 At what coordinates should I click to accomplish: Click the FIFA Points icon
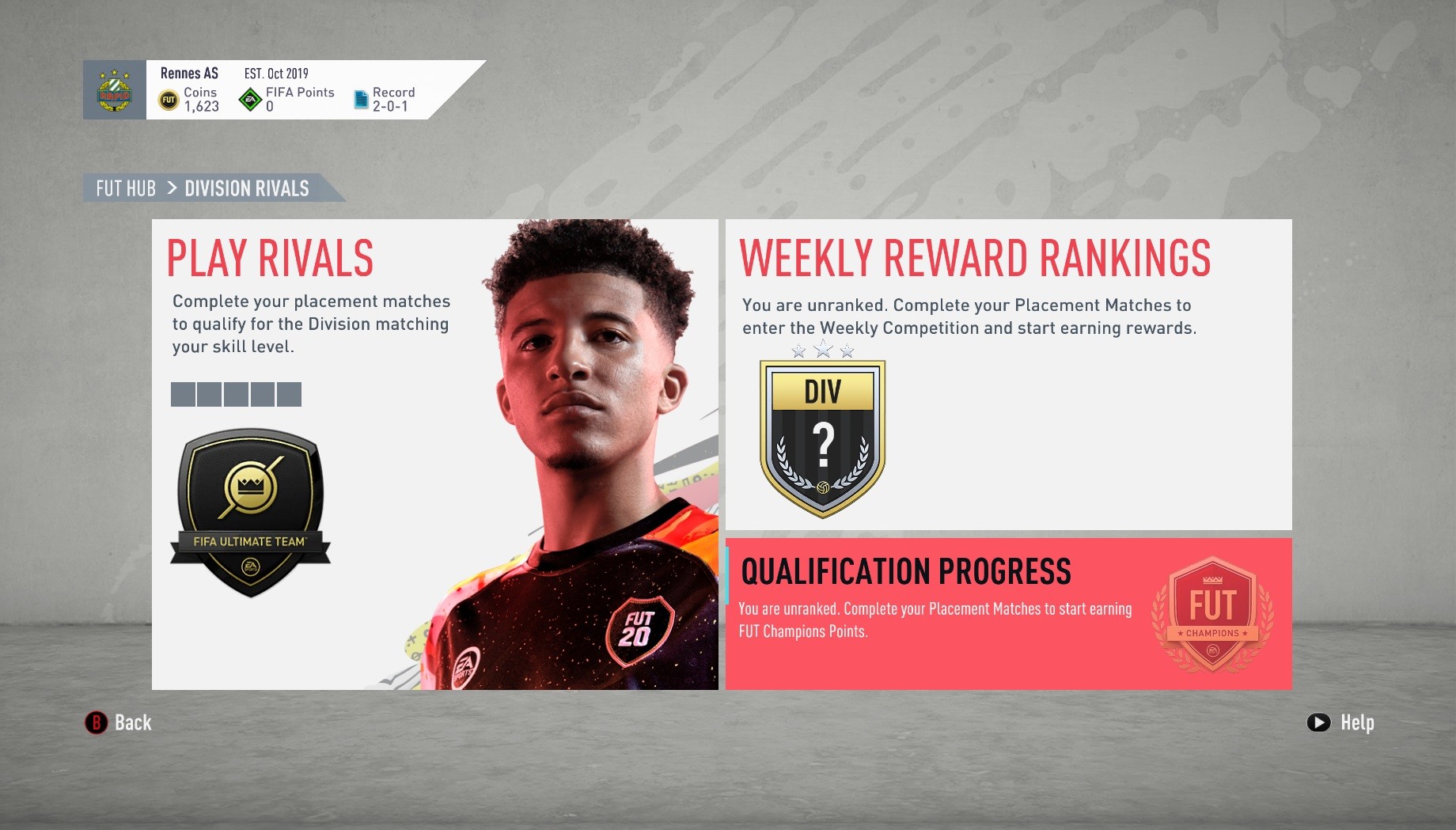pyautogui.click(x=249, y=99)
